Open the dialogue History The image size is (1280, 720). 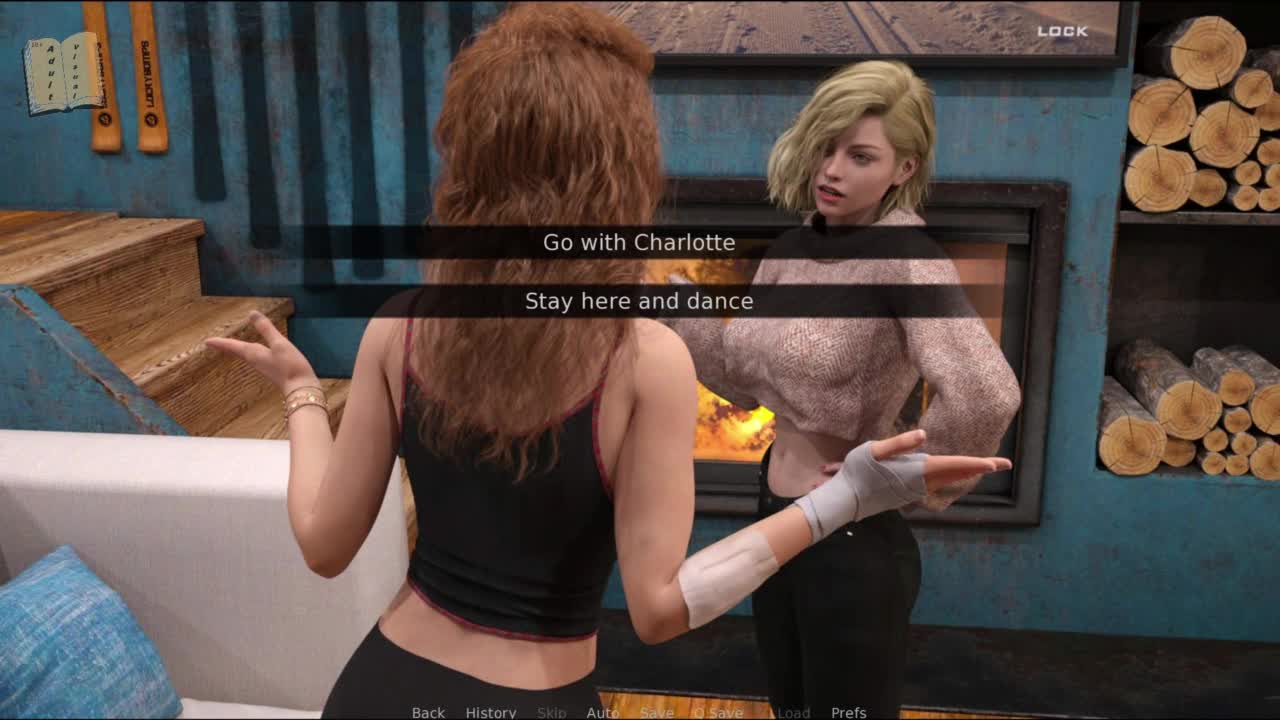(x=491, y=712)
